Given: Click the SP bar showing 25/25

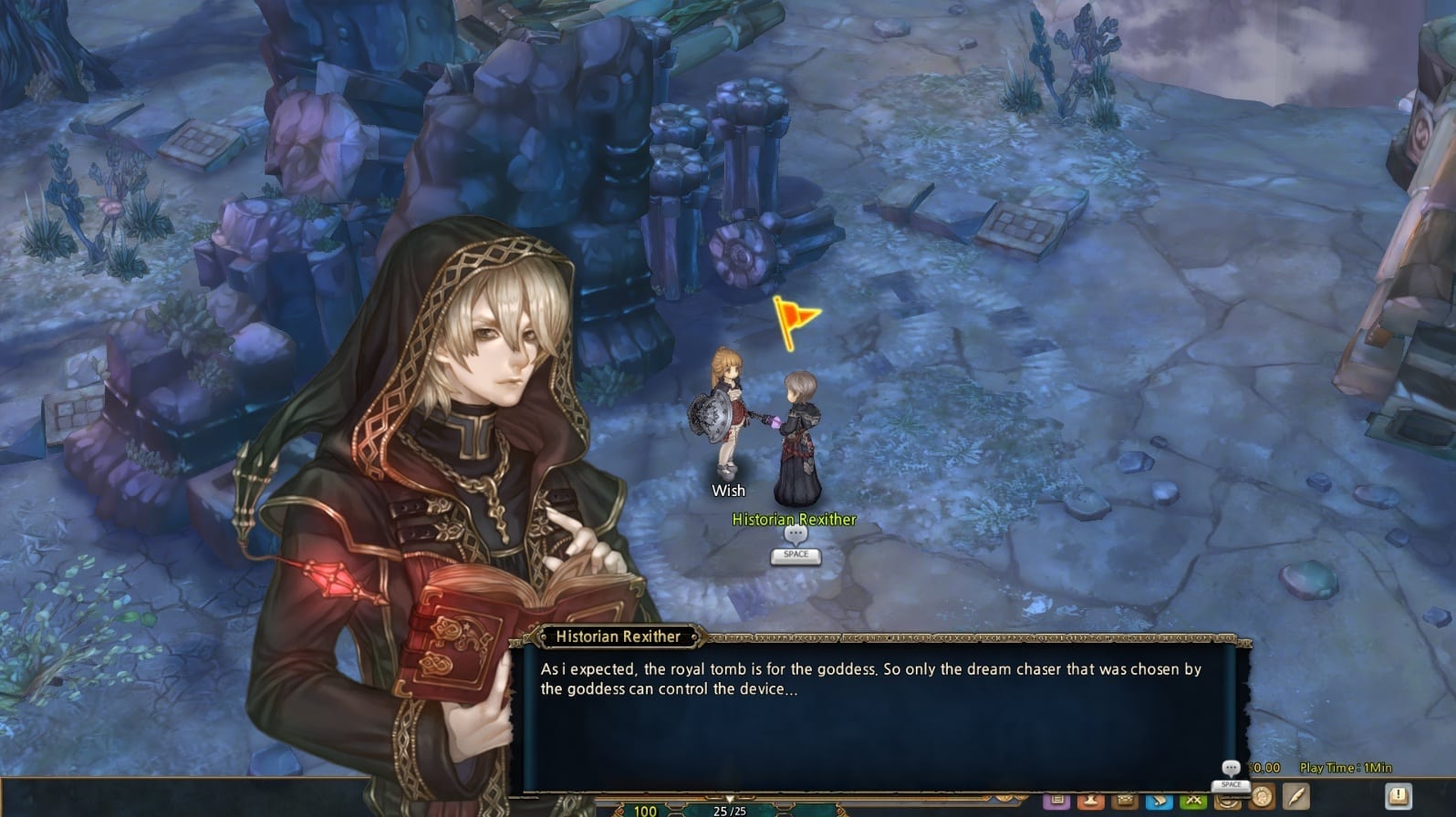Looking at the screenshot, I should tap(730, 811).
